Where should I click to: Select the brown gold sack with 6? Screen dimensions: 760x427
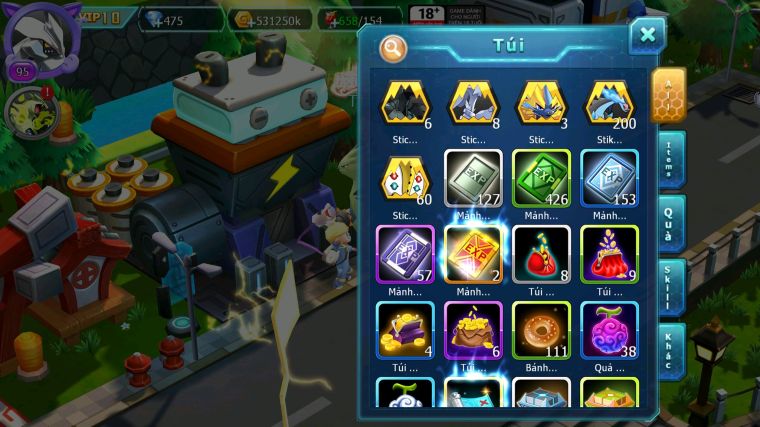tap(473, 330)
